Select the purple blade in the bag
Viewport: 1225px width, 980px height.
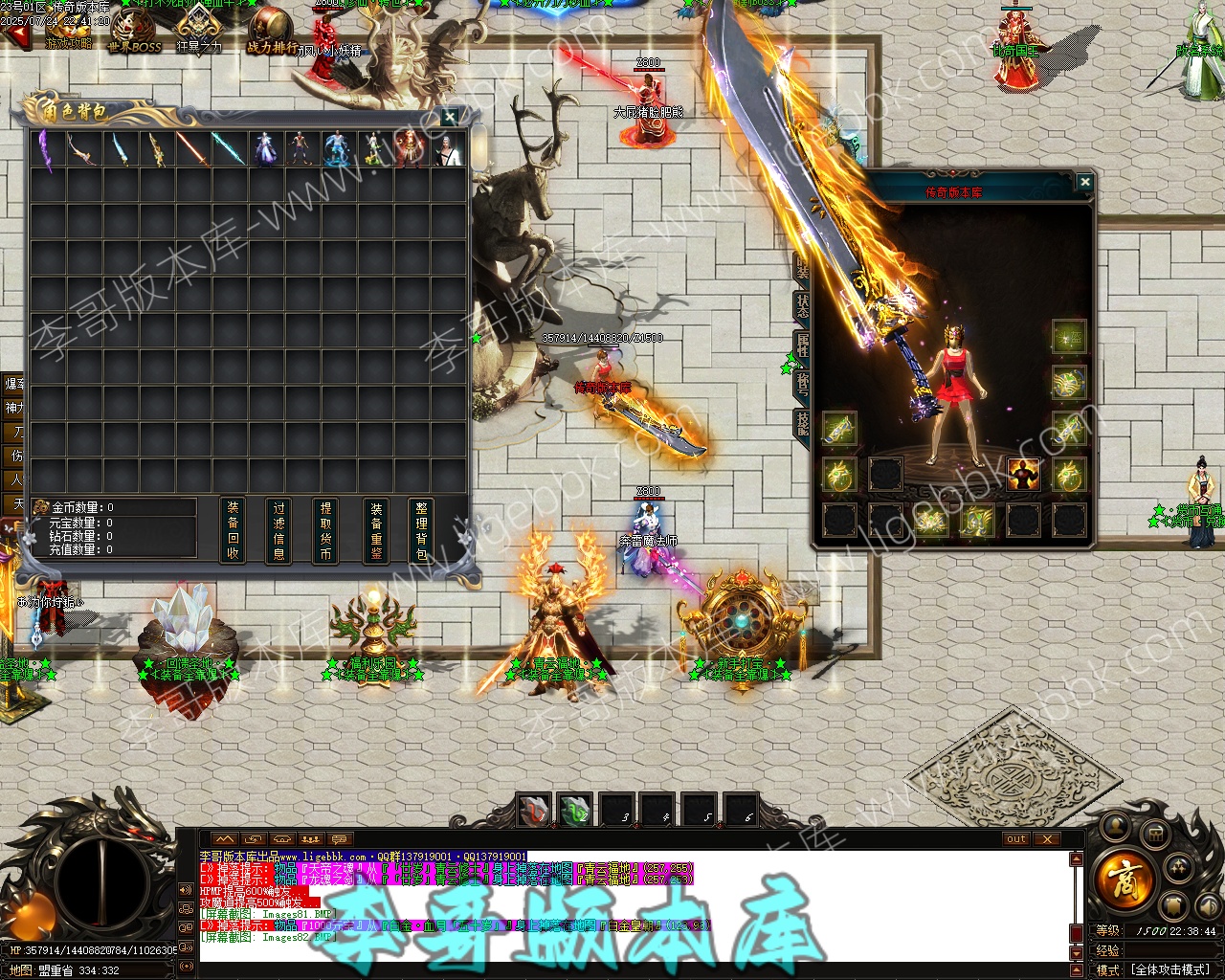coord(45,149)
